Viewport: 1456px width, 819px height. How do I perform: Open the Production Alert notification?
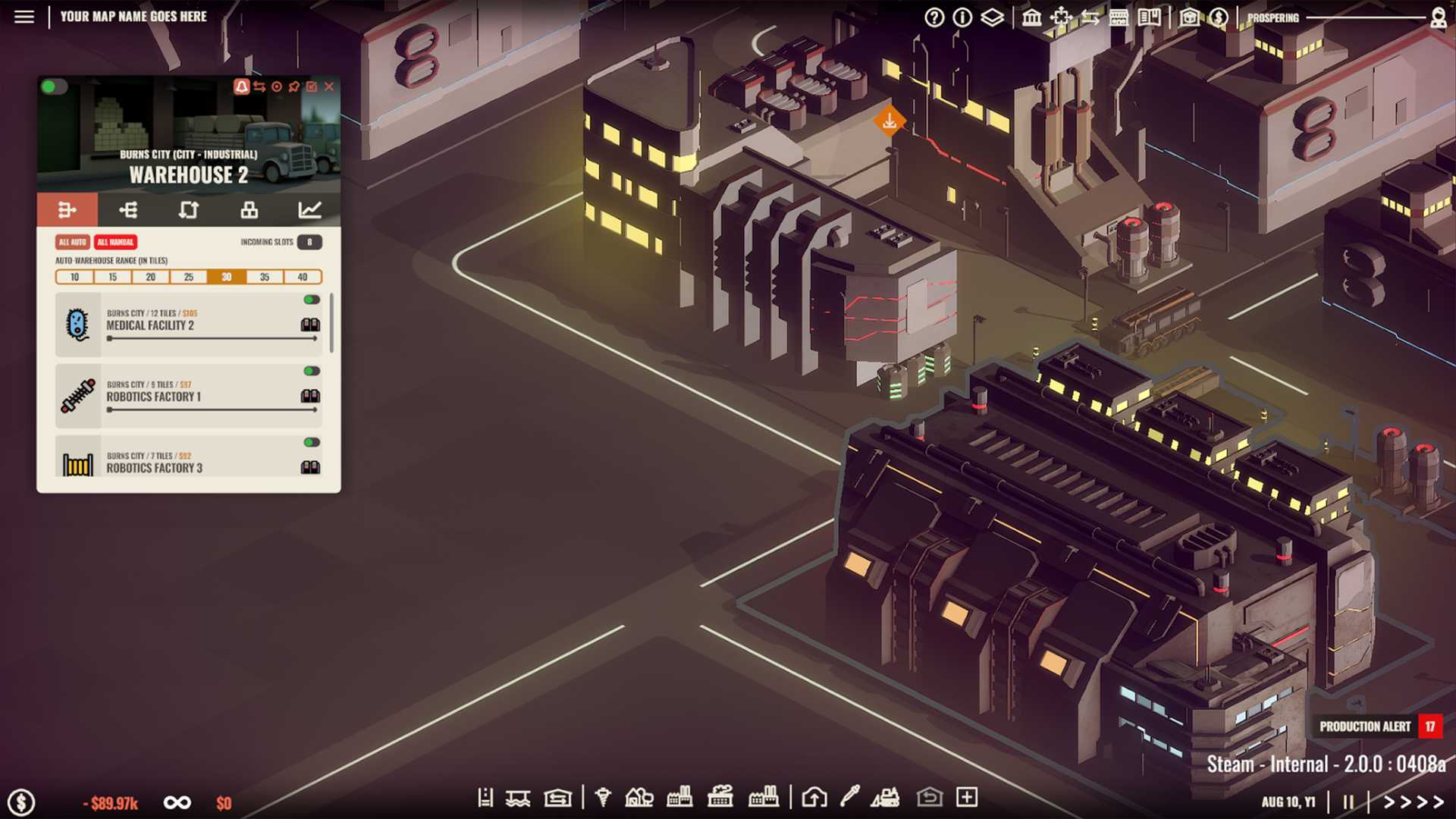tap(1365, 726)
